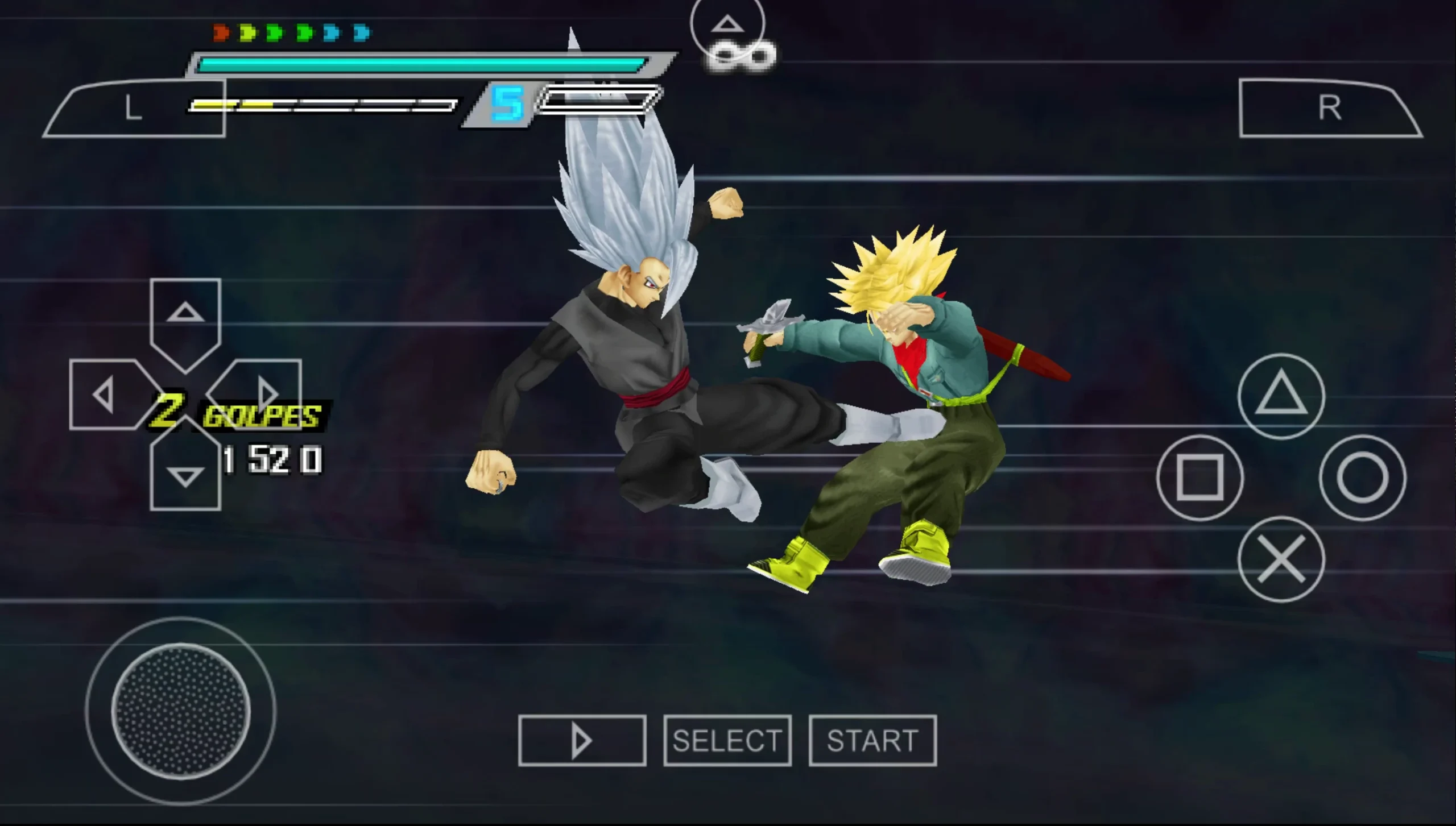Image resolution: width=1456 pixels, height=826 pixels.
Task: Tap the unpause arrow control
Action: (582, 739)
